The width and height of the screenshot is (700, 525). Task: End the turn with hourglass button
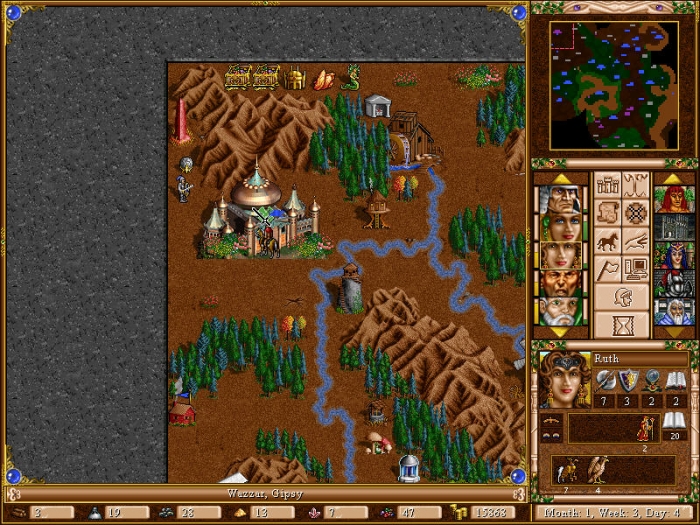[x=622, y=325]
